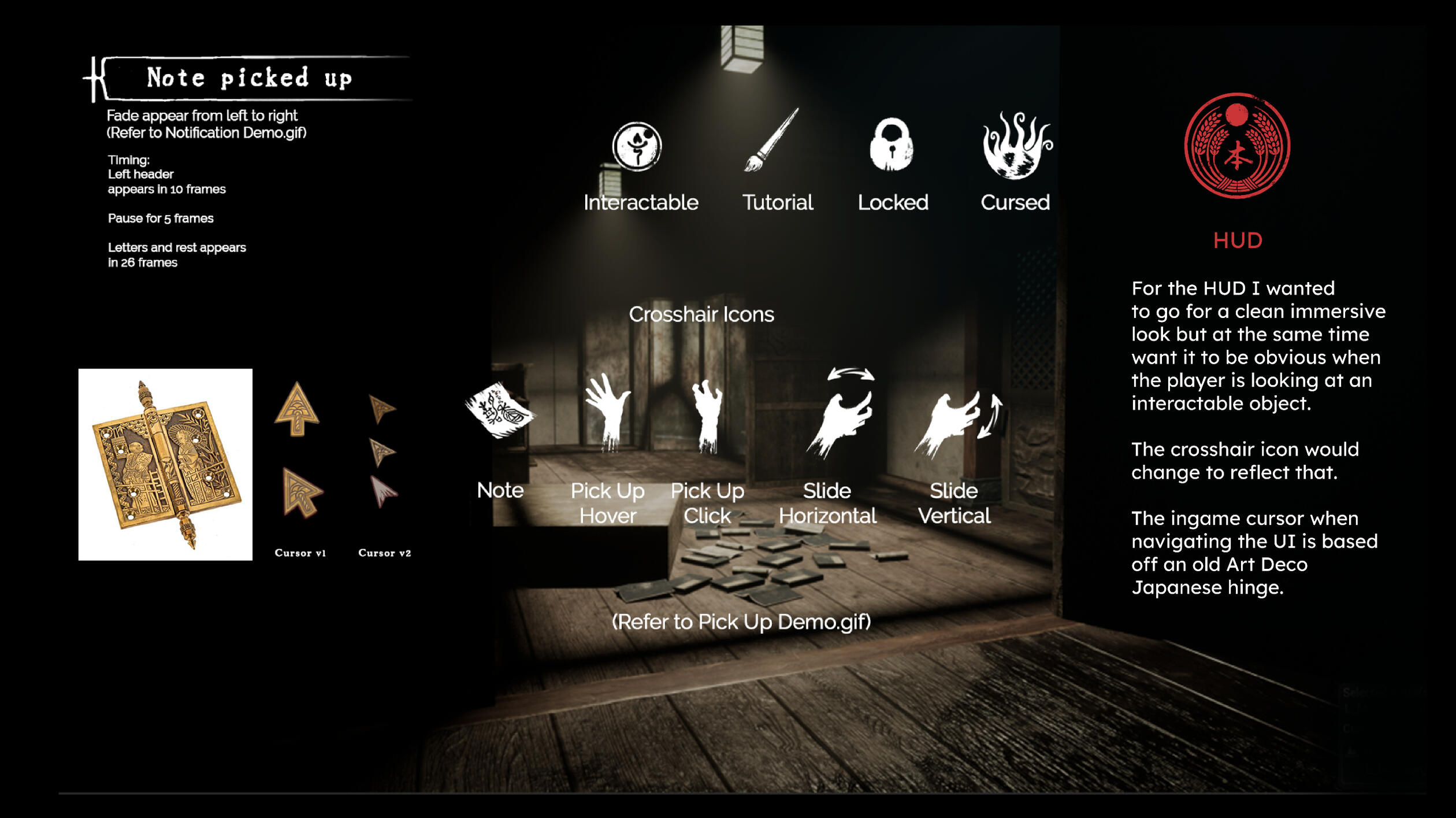Viewport: 1456px width, 818px height.
Task: Click the Interactable crosshair icon
Action: pos(637,146)
